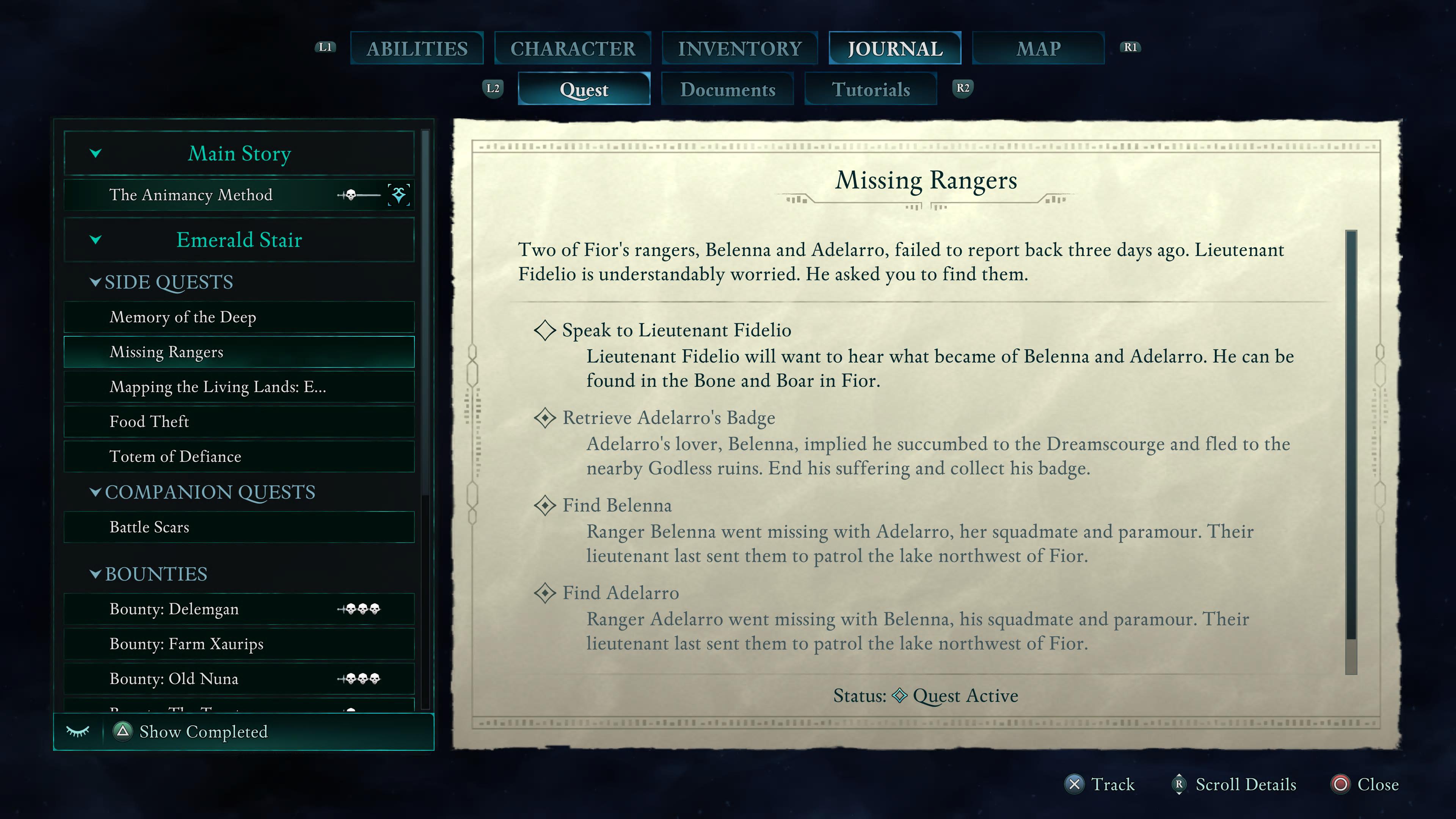
Task: Select the Journal tab
Action: [x=895, y=49]
